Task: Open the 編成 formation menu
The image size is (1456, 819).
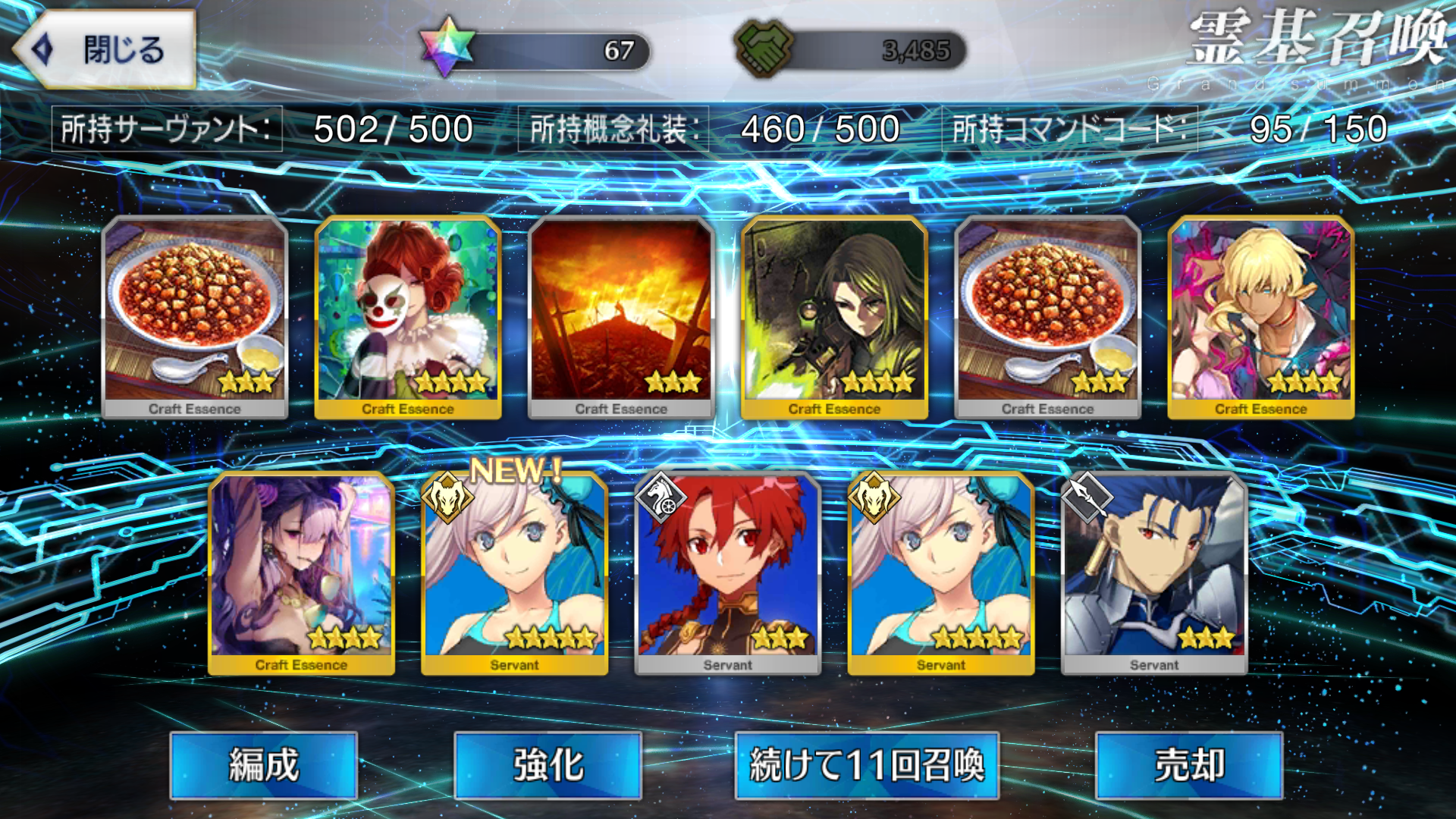Action: [263, 764]
